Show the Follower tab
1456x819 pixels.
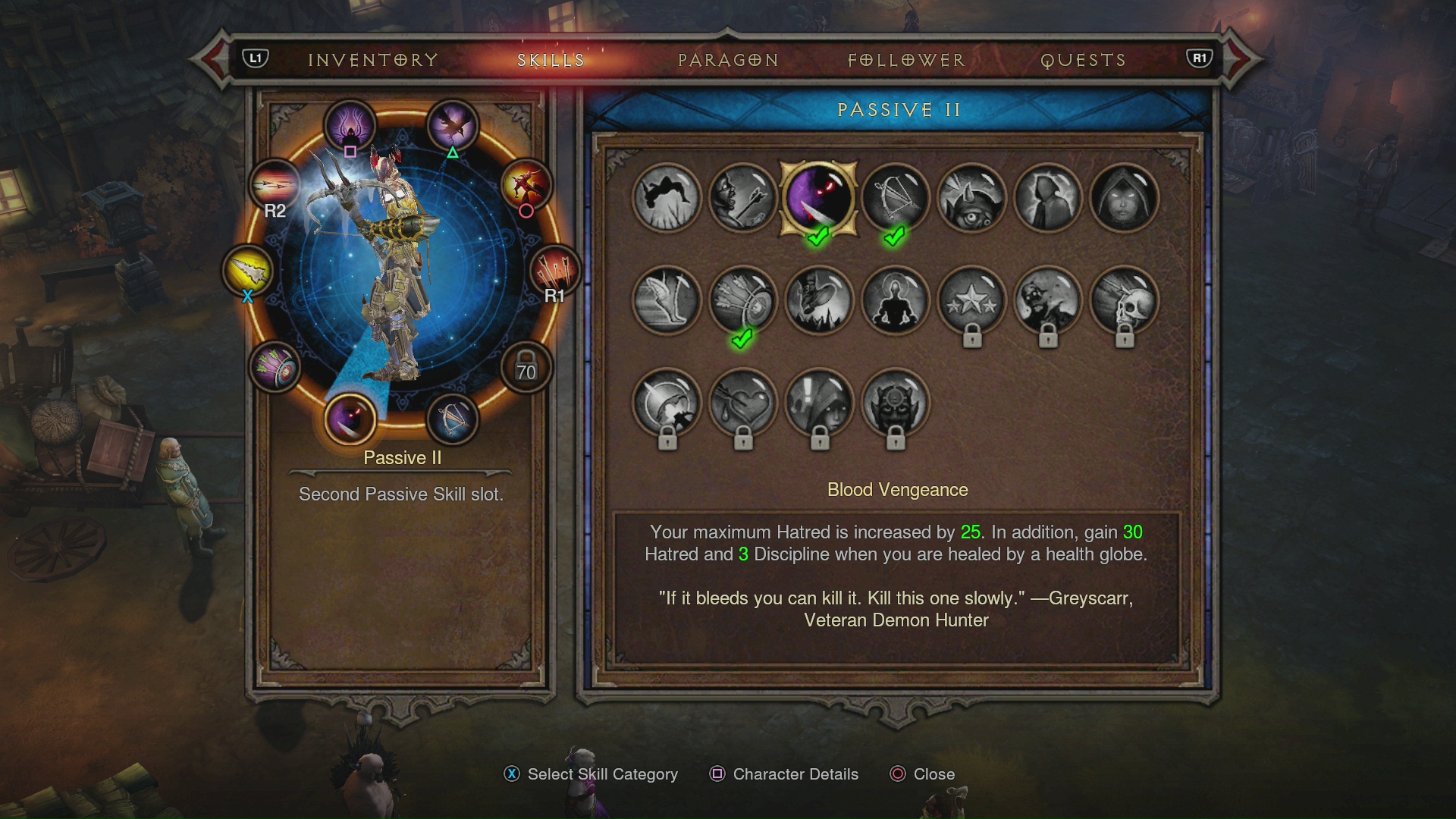pyautogui.click(x=906, y=60)
